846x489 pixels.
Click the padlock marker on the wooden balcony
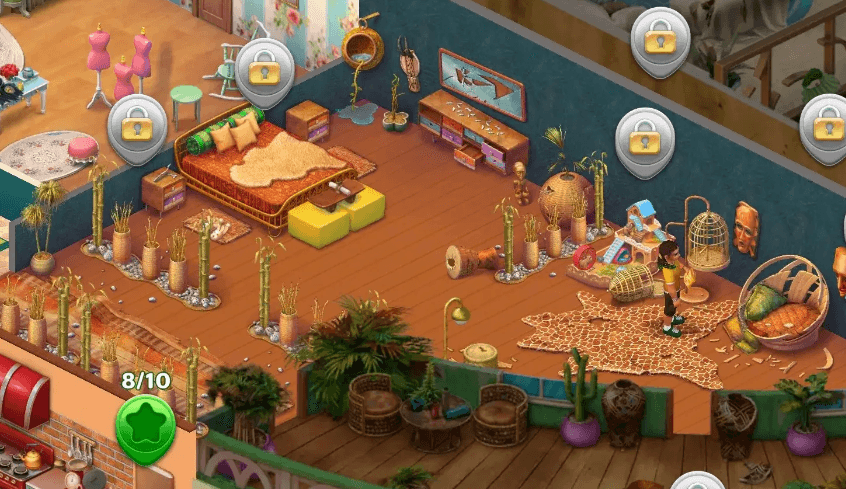point(658,39)
